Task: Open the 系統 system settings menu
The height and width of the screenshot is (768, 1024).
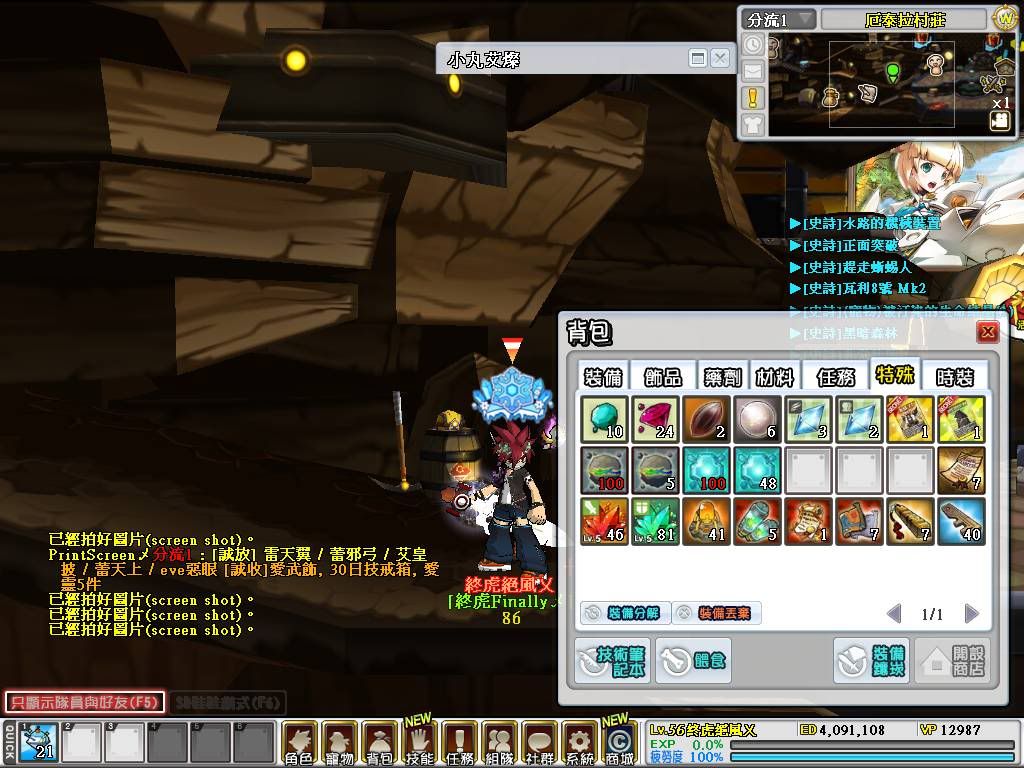Action: click(579, 743)
